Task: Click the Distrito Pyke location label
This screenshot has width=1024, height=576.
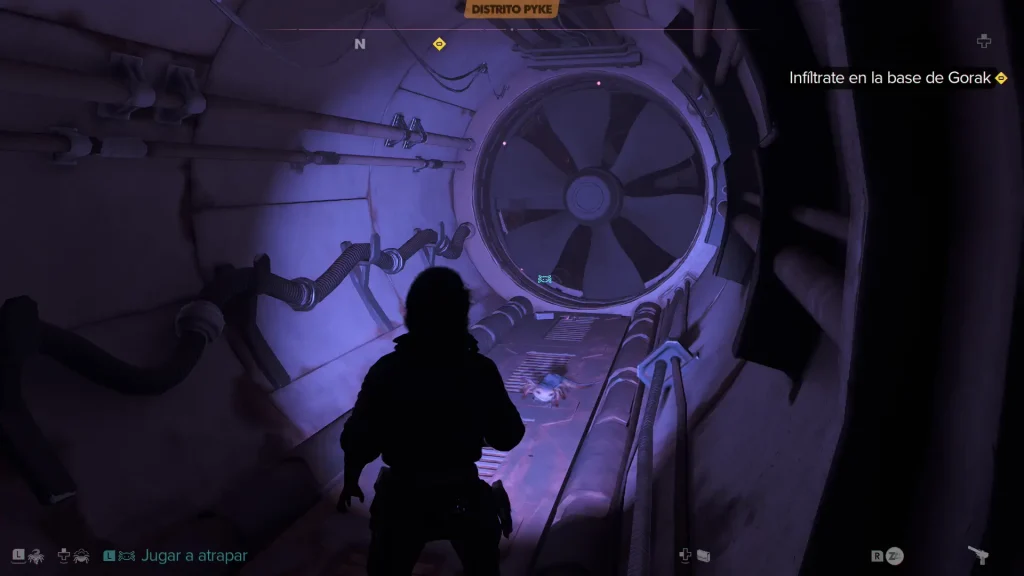Action: coord(511,10)
